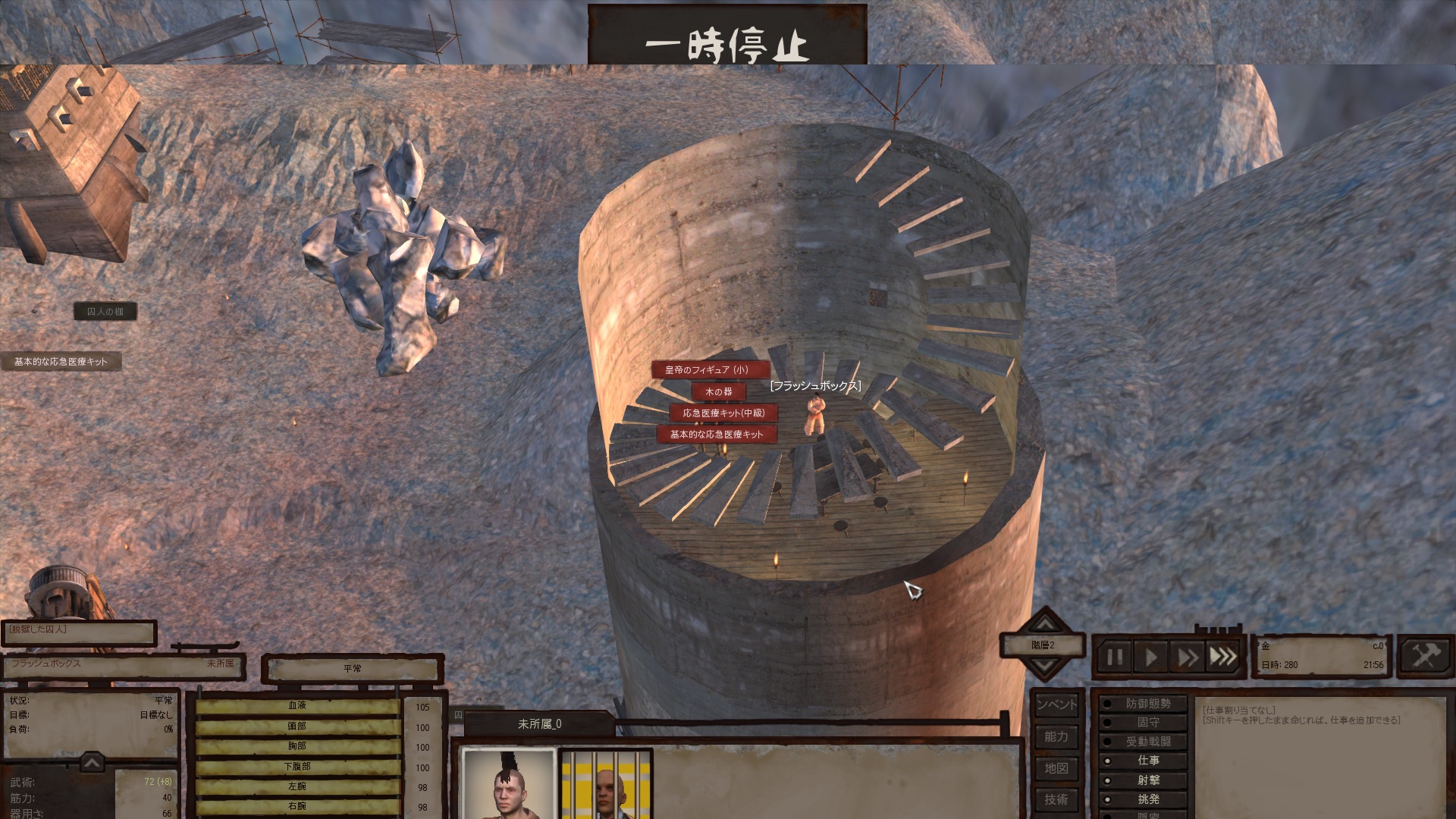
Task: Click the pause game speed button
Action: point(1114,657)
